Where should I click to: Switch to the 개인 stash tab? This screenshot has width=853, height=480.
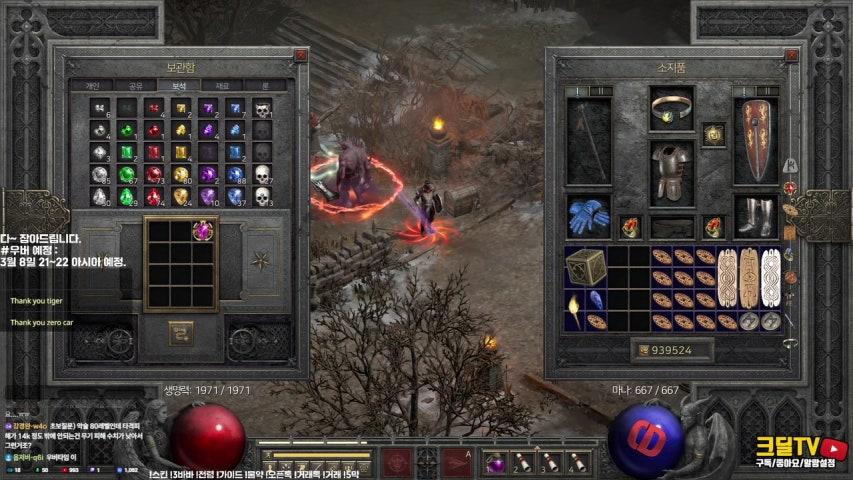(x=90, y=86)
